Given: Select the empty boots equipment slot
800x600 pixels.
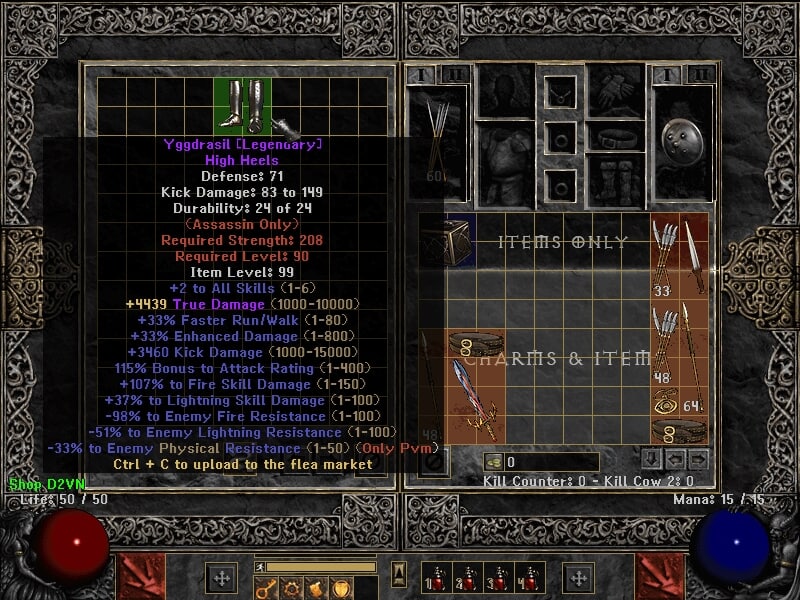Looking at the screenshot, I should click(x=616, y=180).
